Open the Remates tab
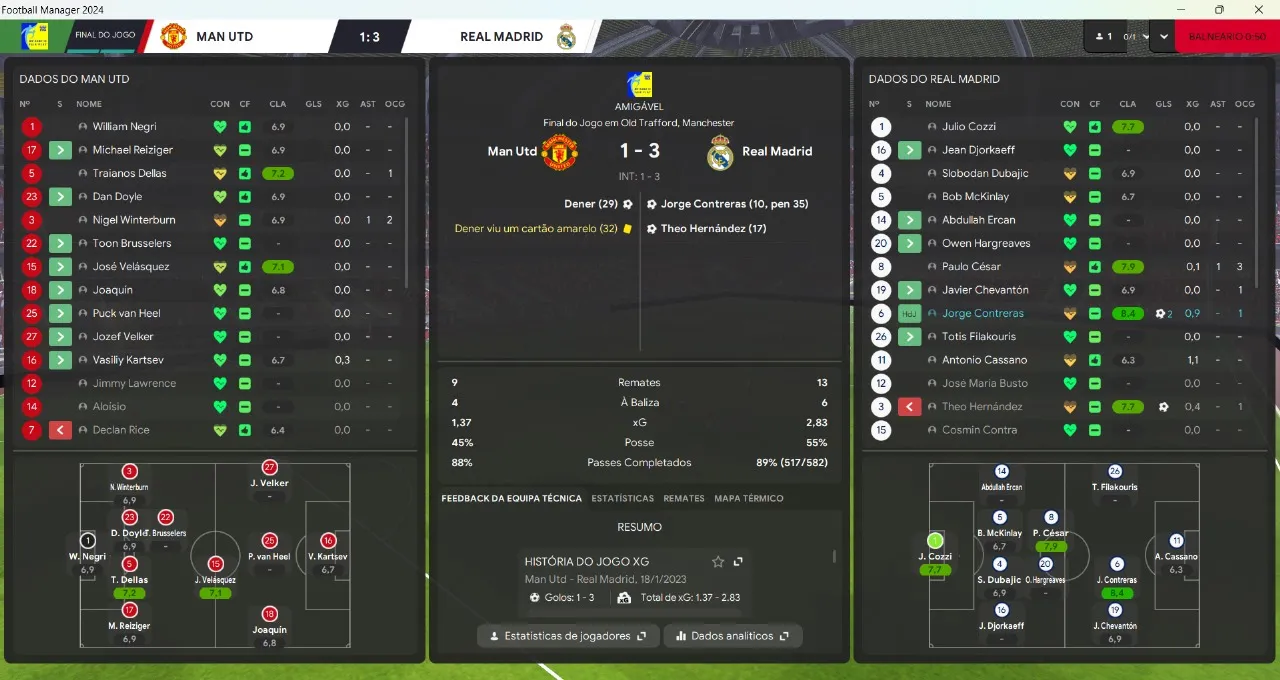This screenshot has height=680, width=1280. (684, 498)
